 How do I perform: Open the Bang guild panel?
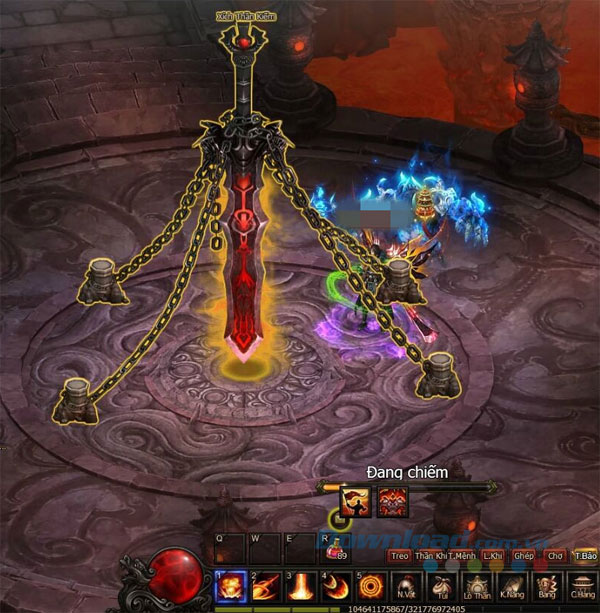(x=546, y=587)
